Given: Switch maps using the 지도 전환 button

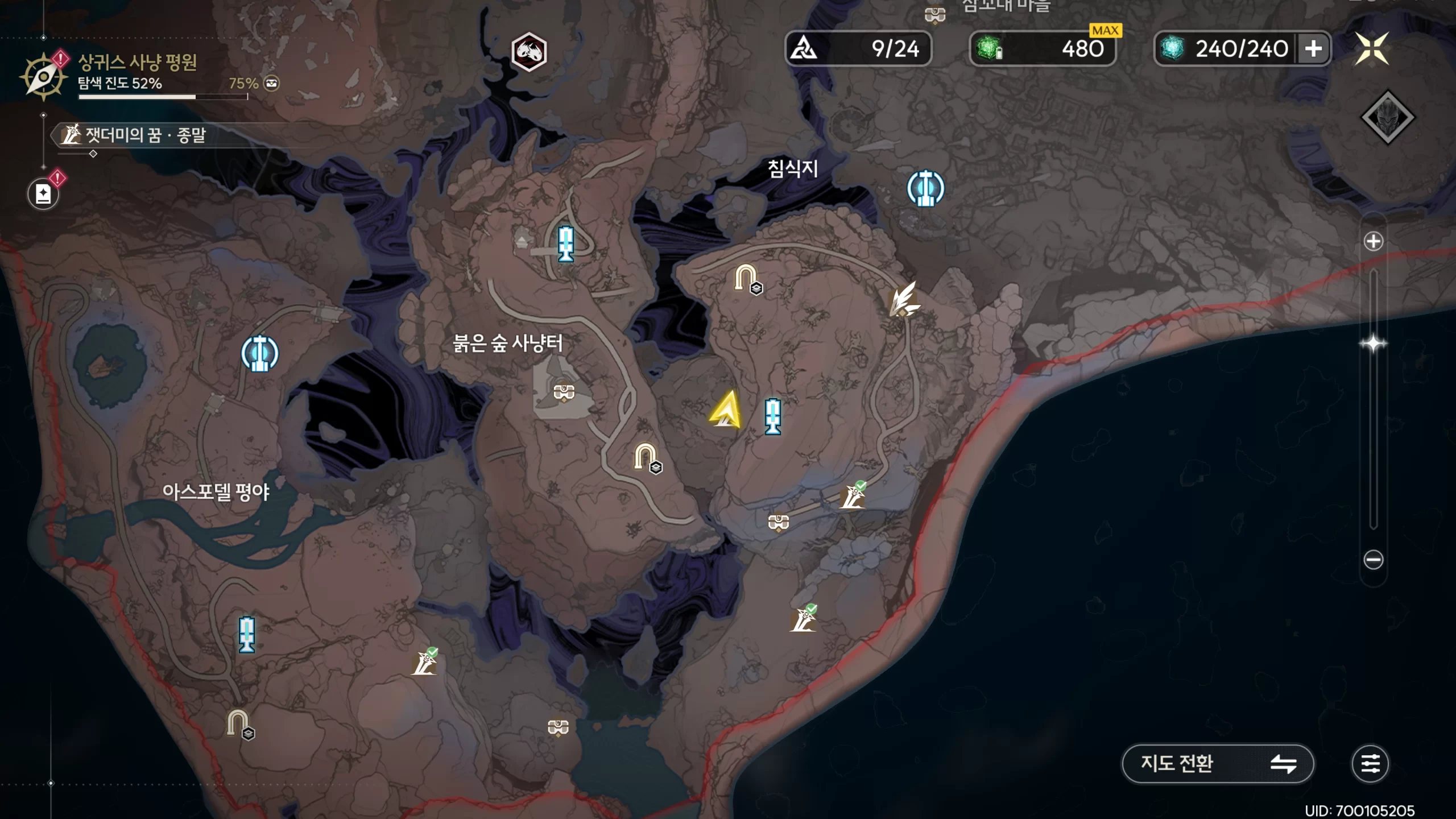Looking at the screenshot, I should click(x=1217, y=763).
